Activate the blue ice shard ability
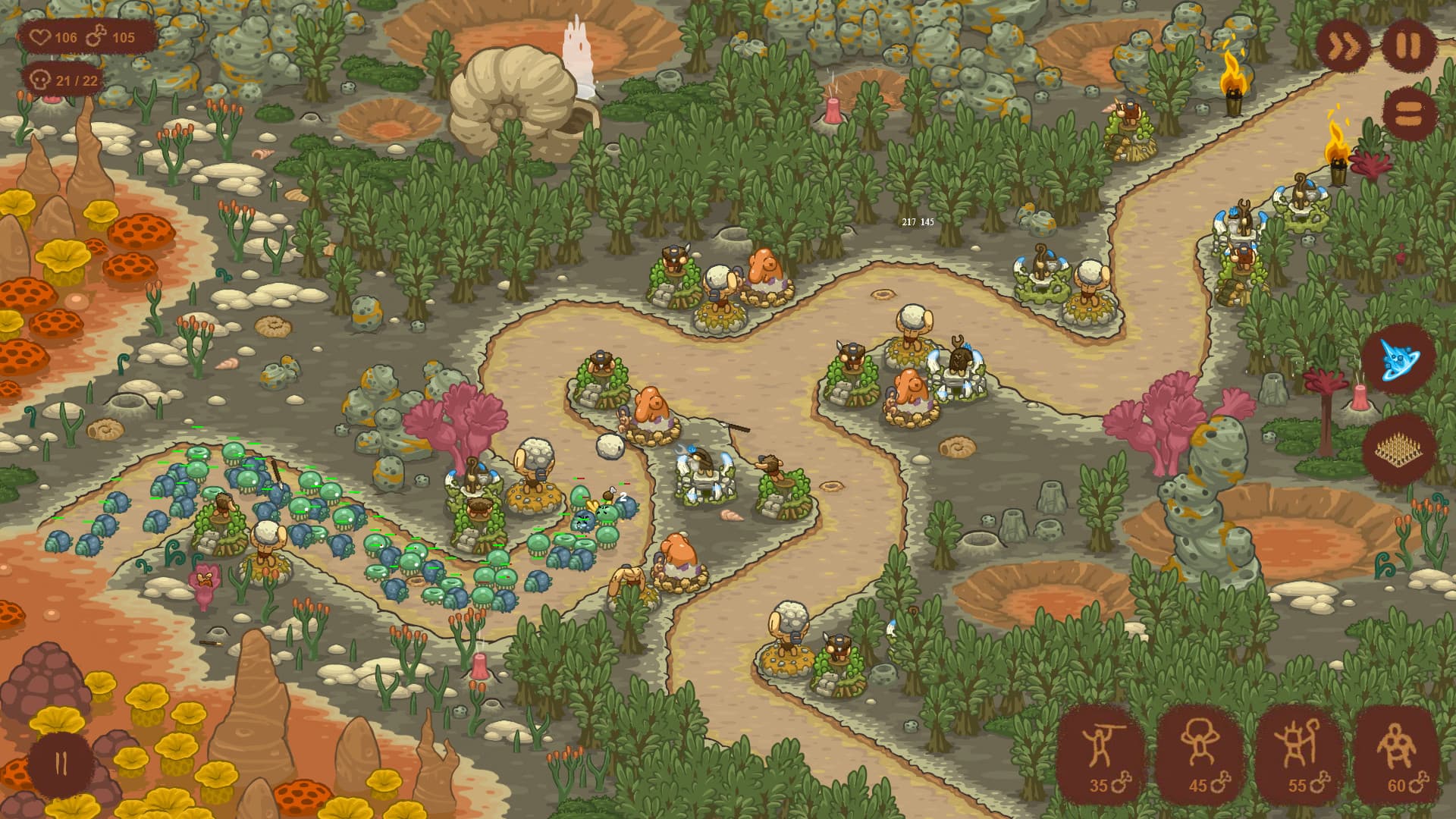The image size is (1456, 819). pos(1398,359)
